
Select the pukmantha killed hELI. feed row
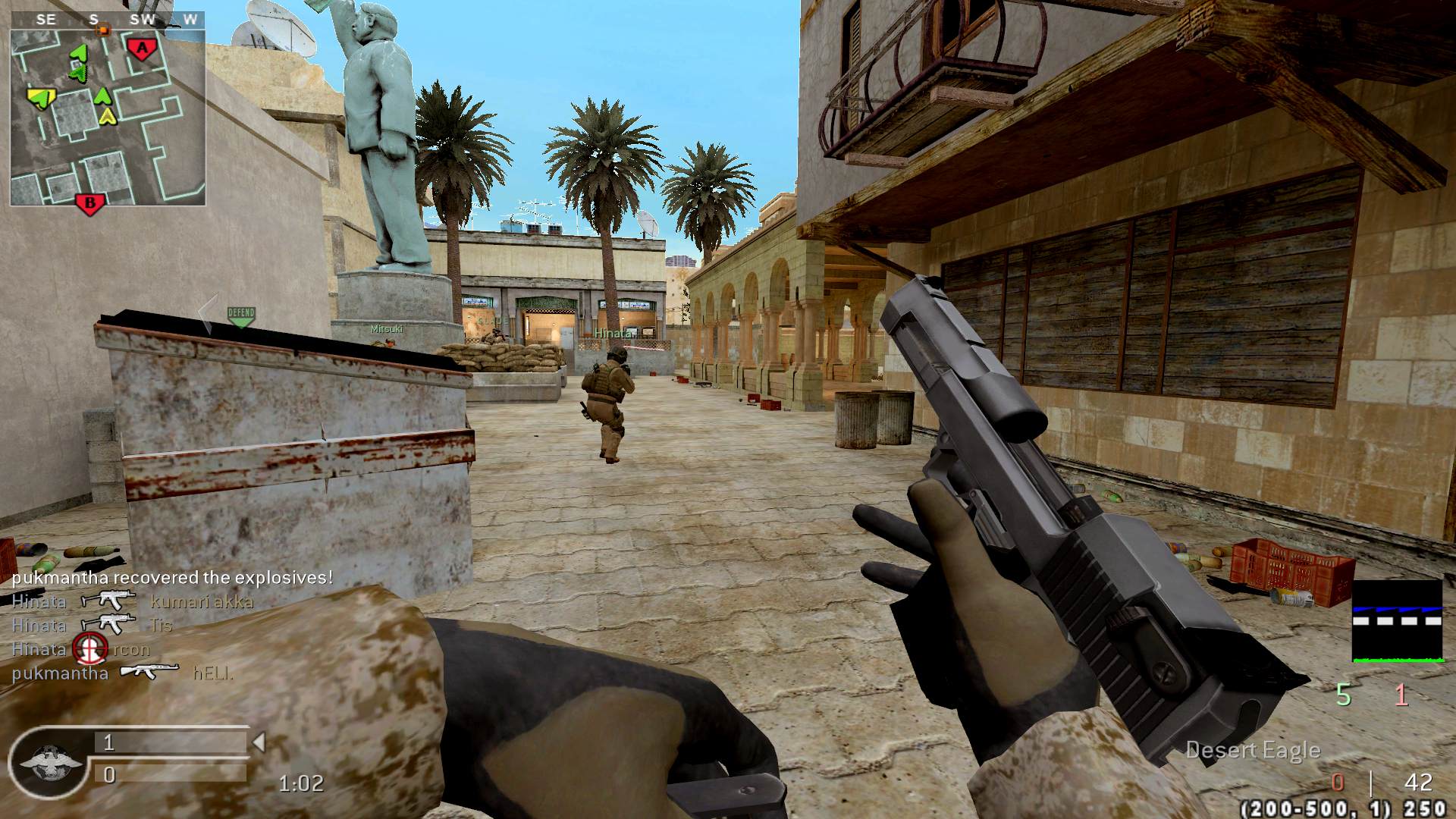[123, 673]
